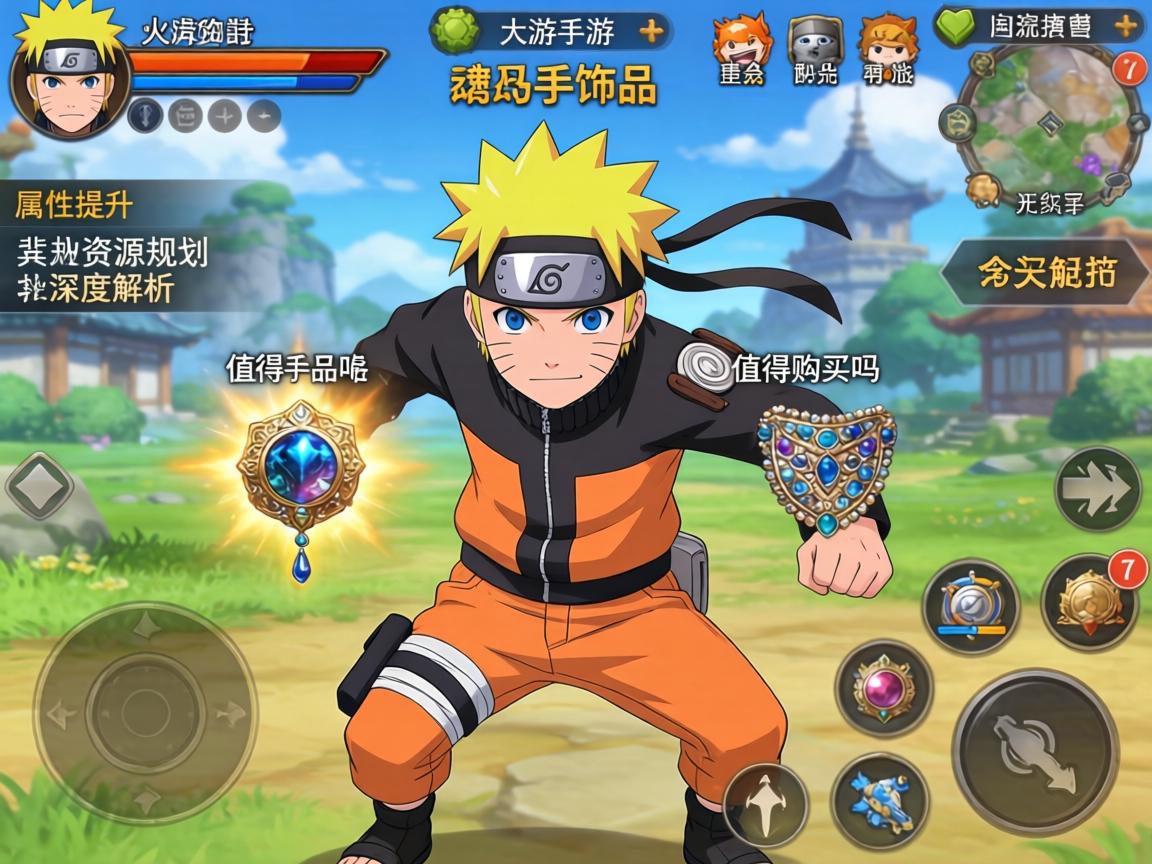Screen dimensions: 1152x864
Task: Add currency with the green gem plus button
Action: (x=652, y=32)
